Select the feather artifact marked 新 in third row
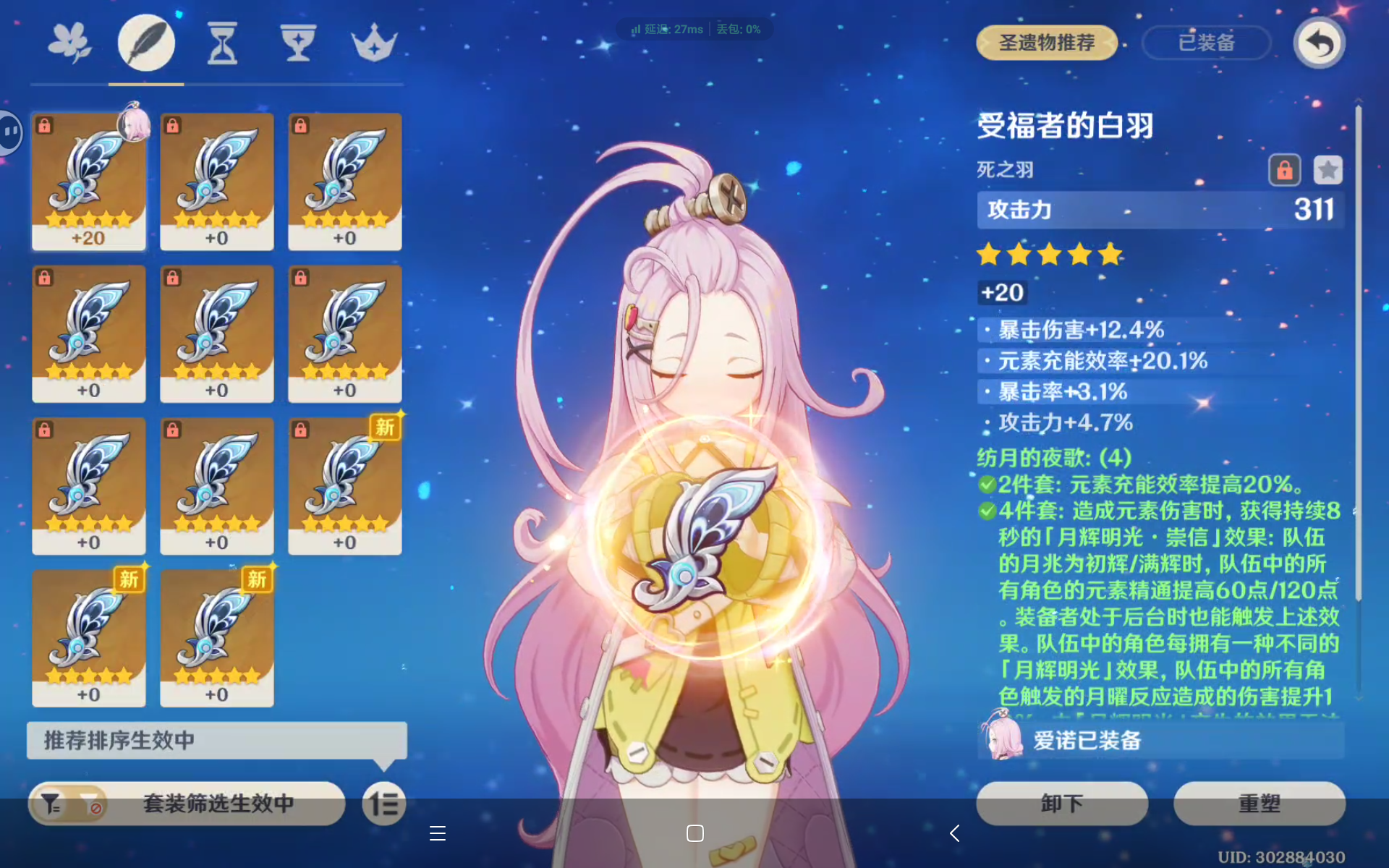The height and width of the screenshot is (868, 1389). point(345,485)
